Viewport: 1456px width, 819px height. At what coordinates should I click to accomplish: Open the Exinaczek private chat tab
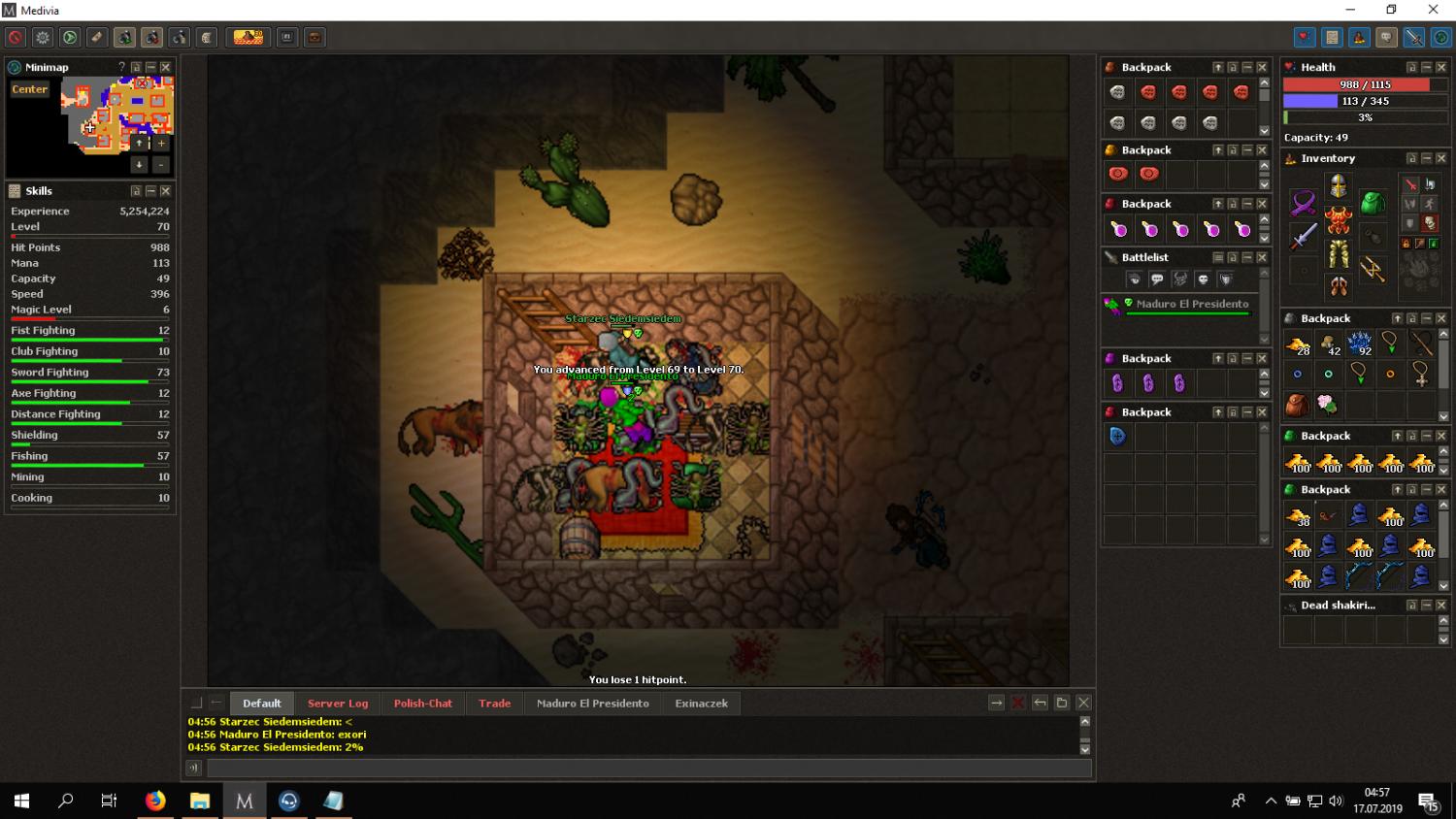click(701, 704)
